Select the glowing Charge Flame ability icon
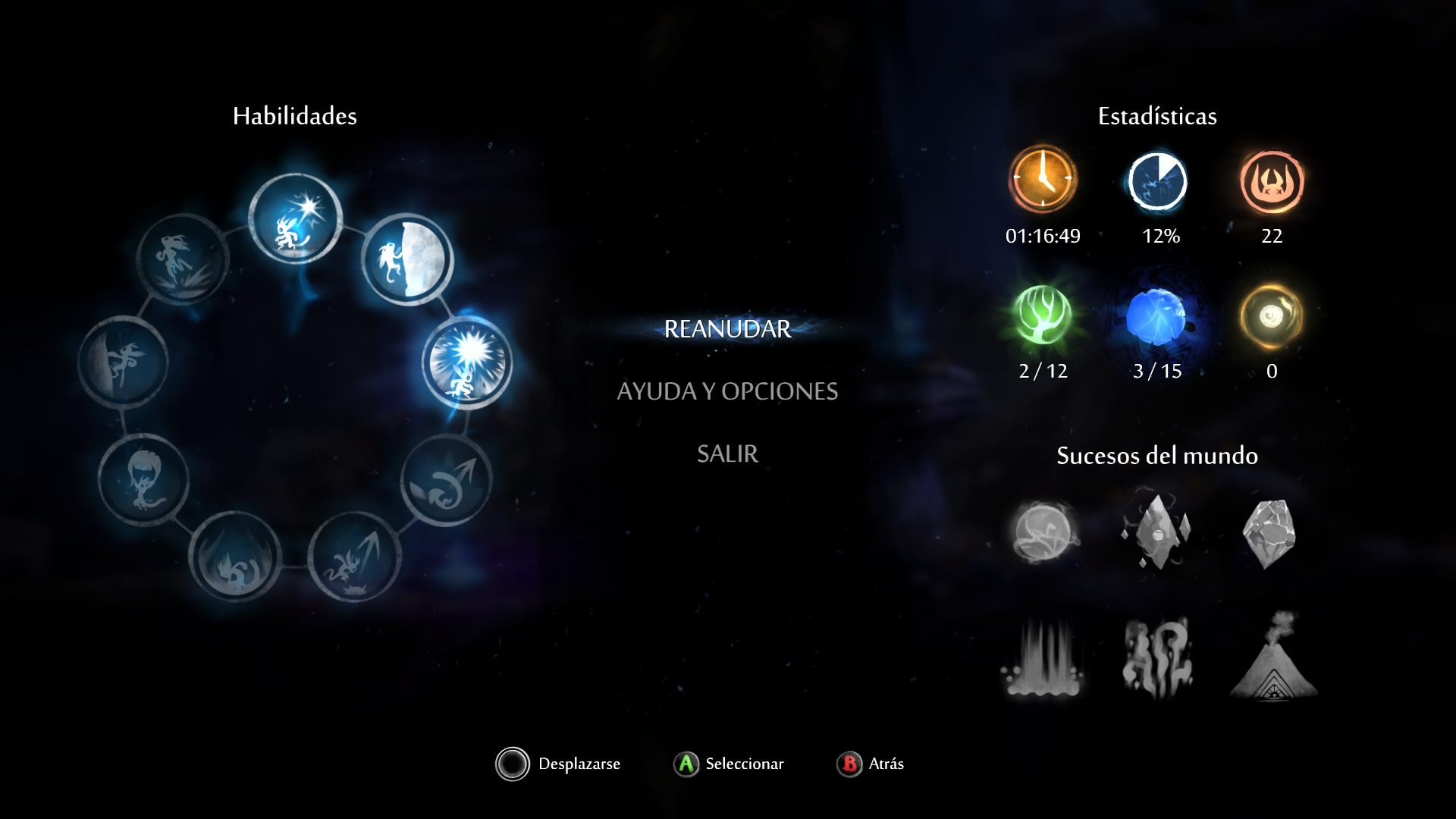This screenshot has width=1456, height=819. click(x=467, y=362)
